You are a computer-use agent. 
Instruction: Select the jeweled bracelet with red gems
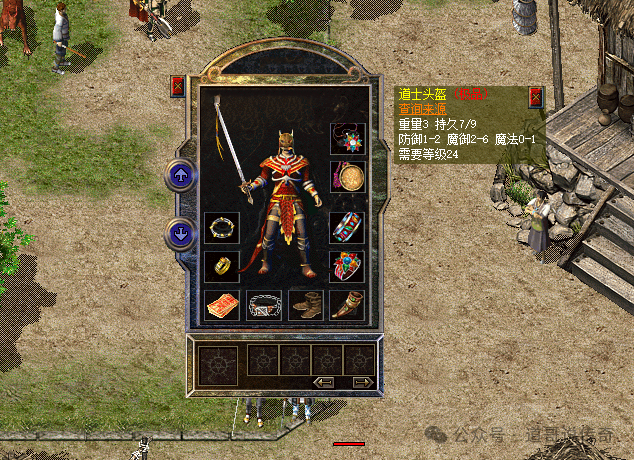pyautogui.click(x=347, y=227)
